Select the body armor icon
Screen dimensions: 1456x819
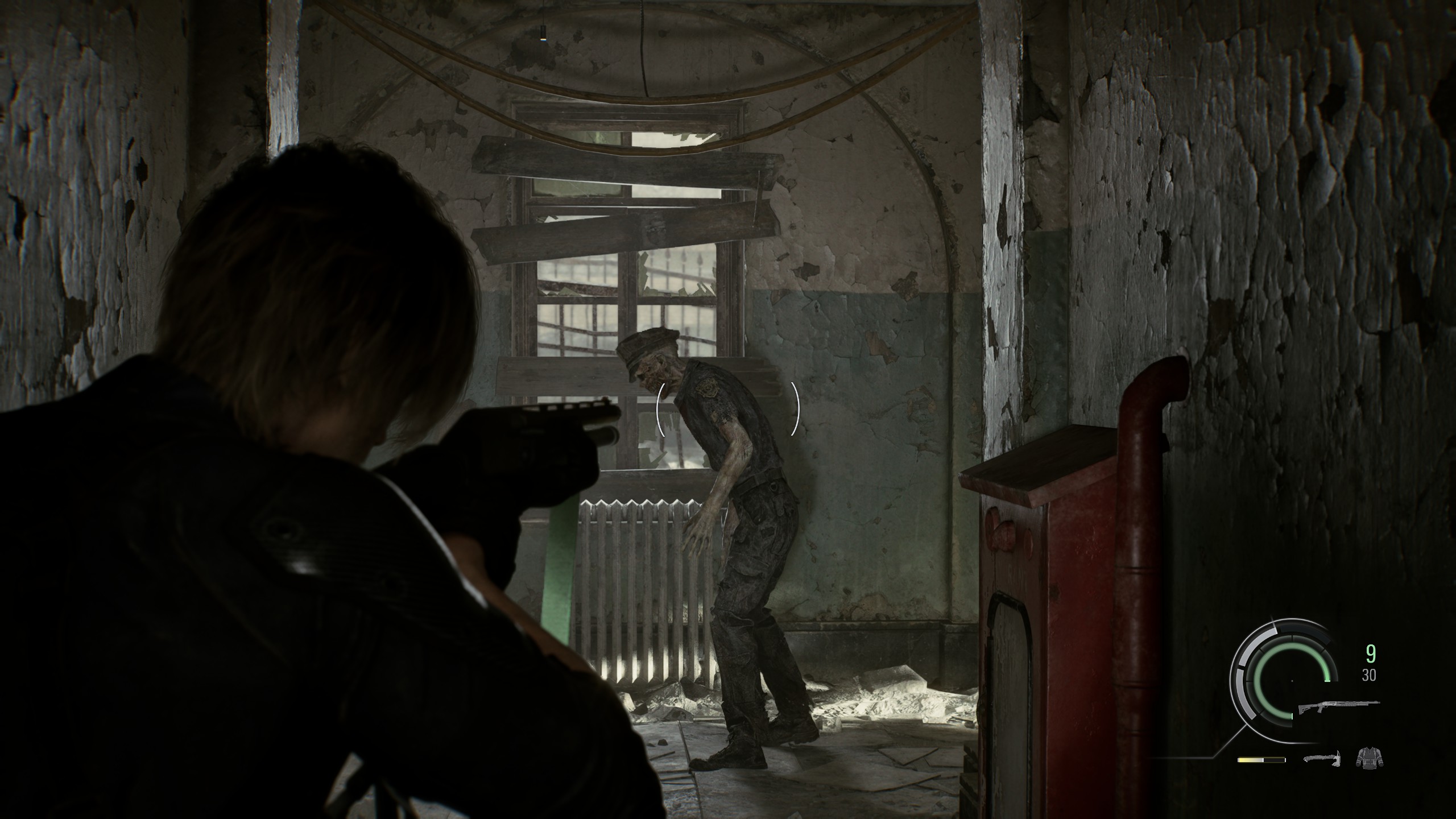pos(1369,758)
